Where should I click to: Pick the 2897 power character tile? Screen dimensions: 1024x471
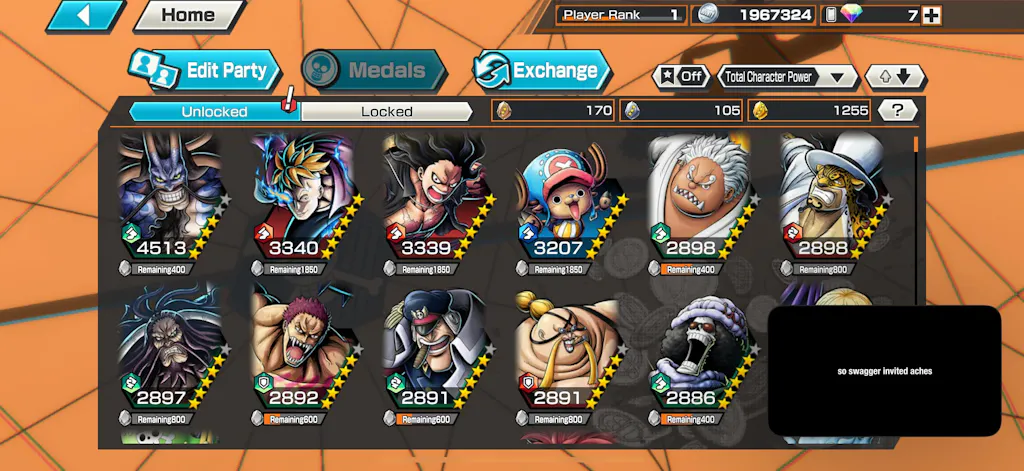[x=172, y=350]
